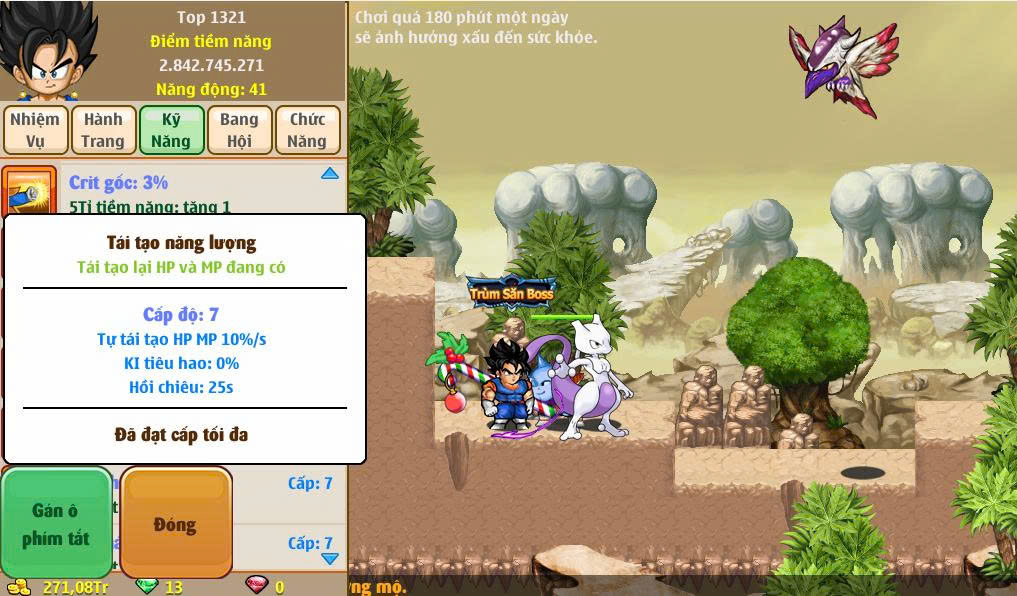The height and width of the screenshot is (596, 1017).
Task: Switch to the Chức Năng tab
Action: coord(307,130)
